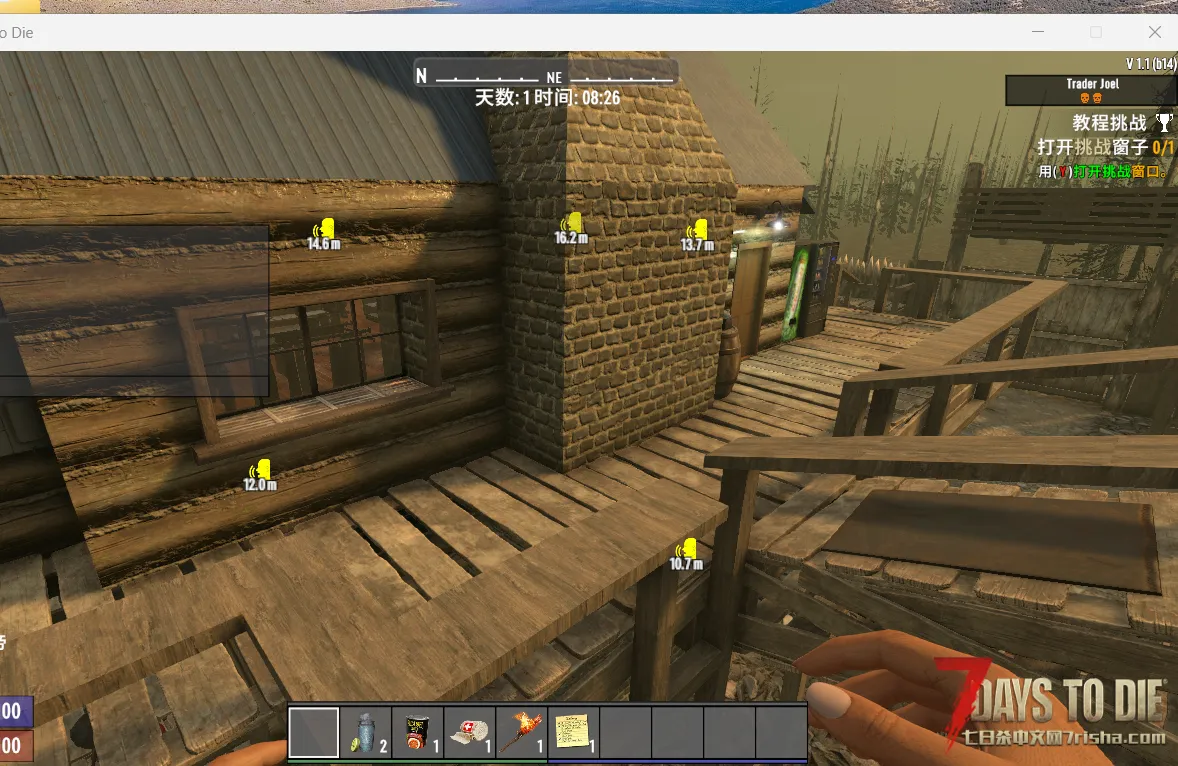
Task: Pick the yellow note hotbar slot
Action: (x=574, y=733)
